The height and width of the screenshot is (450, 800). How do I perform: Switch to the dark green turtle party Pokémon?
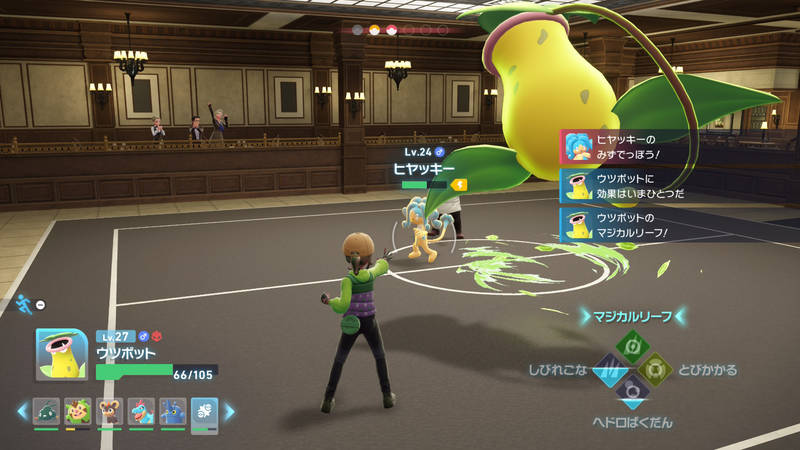[x=46, y=411]
